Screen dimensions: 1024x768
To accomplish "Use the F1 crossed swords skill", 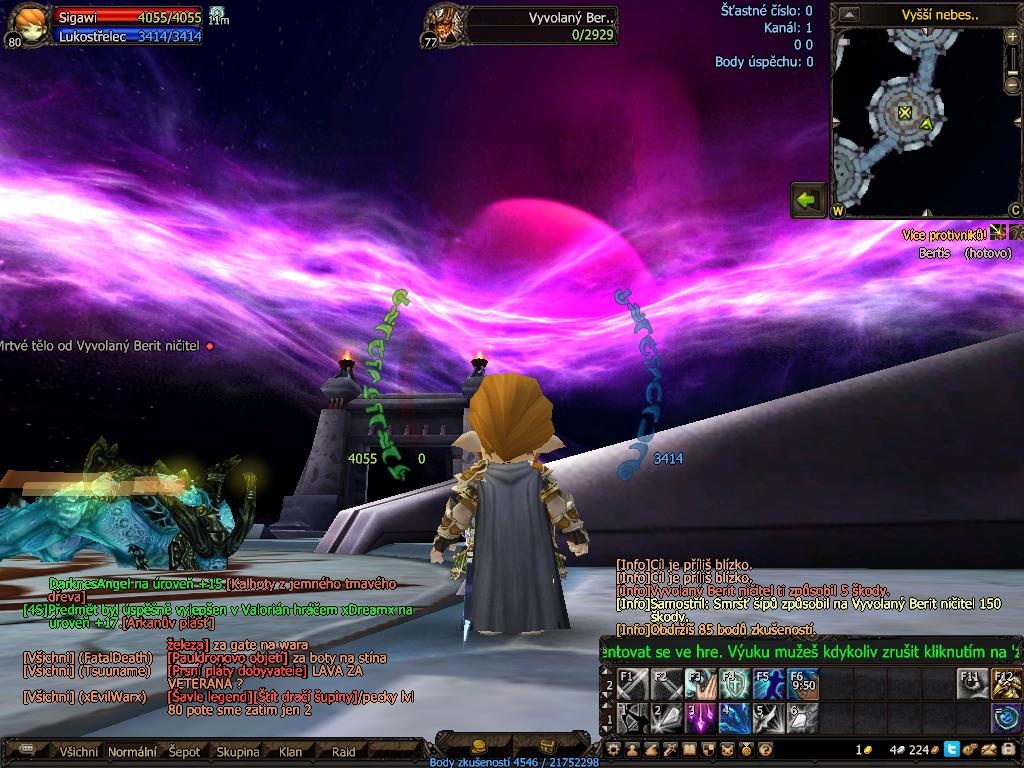I will 632,684.
